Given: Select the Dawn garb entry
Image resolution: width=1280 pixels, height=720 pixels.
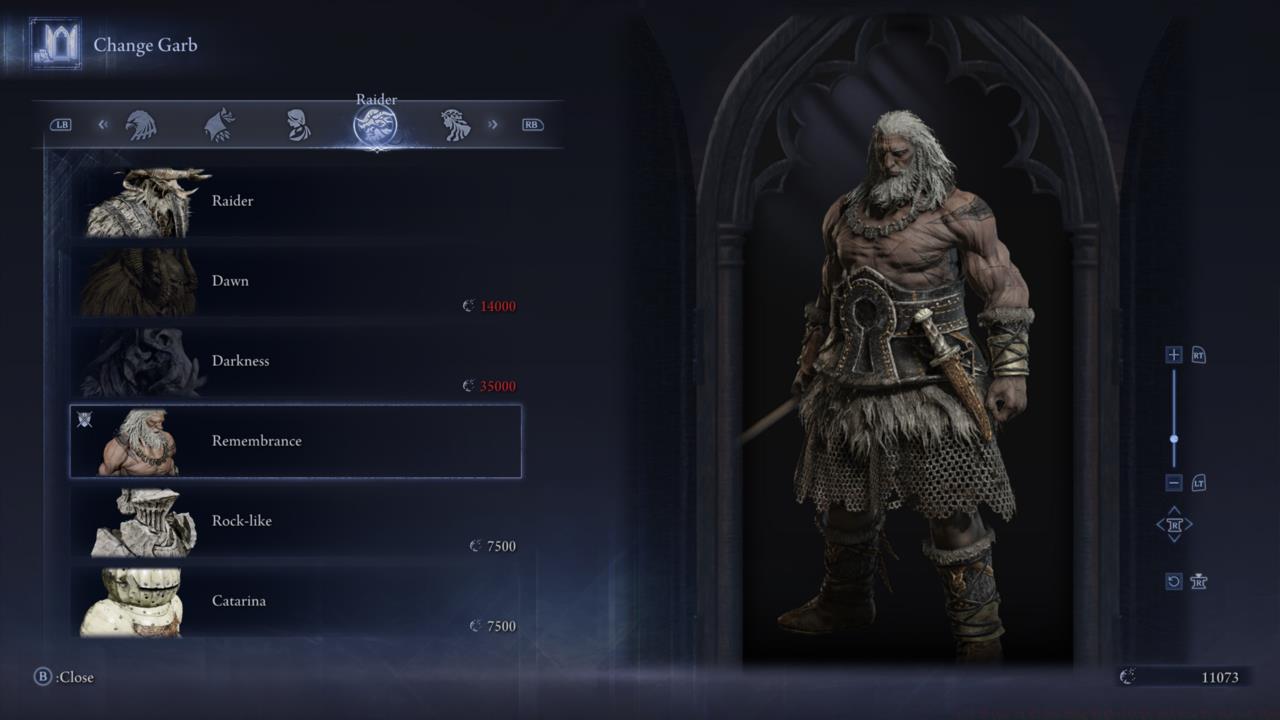Looking at the screenshot, I should tap(295, 281).
